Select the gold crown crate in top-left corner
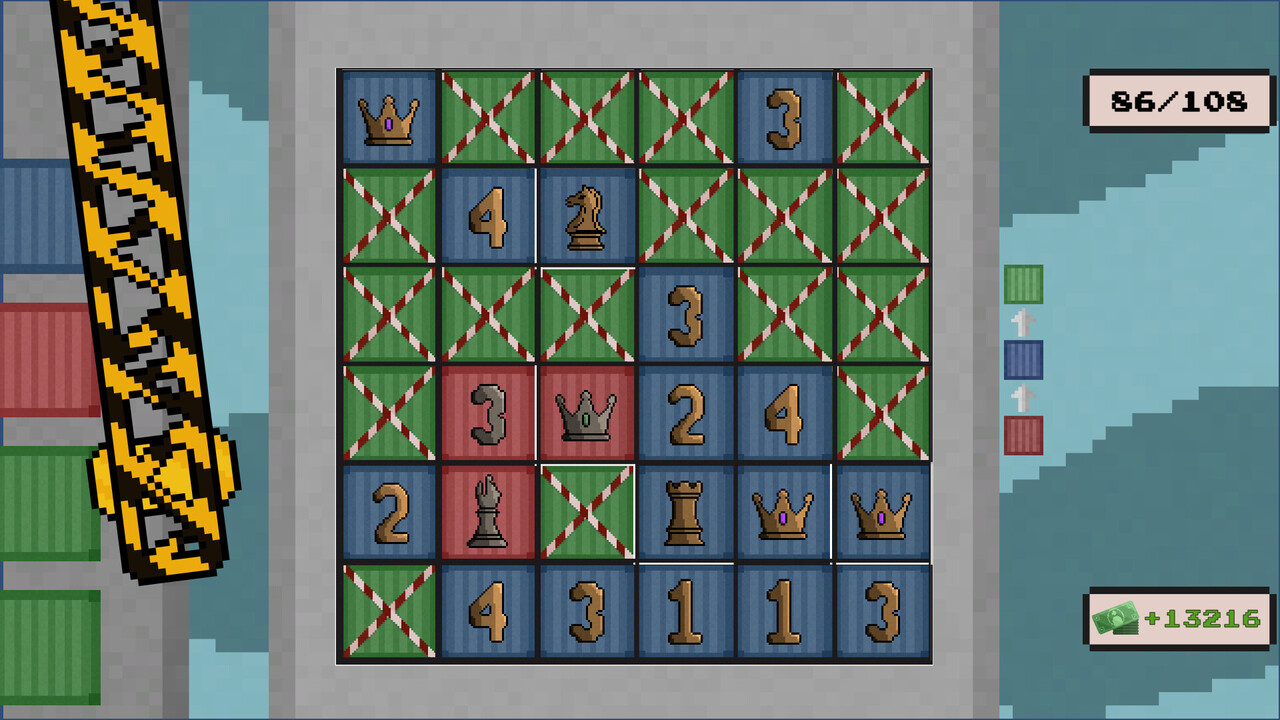 click(x=388, y=116)
